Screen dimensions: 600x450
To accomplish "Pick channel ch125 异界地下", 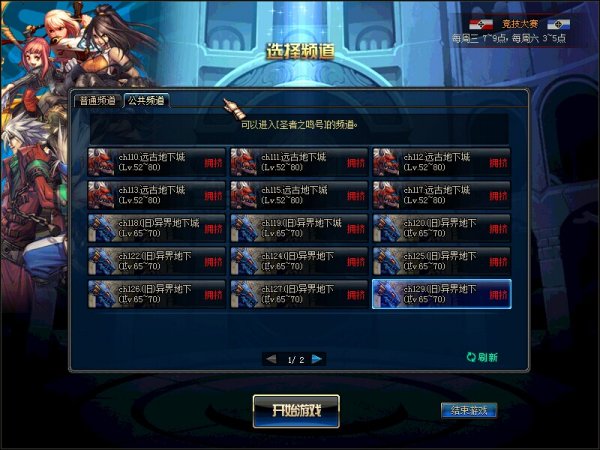I will [442, 261].
